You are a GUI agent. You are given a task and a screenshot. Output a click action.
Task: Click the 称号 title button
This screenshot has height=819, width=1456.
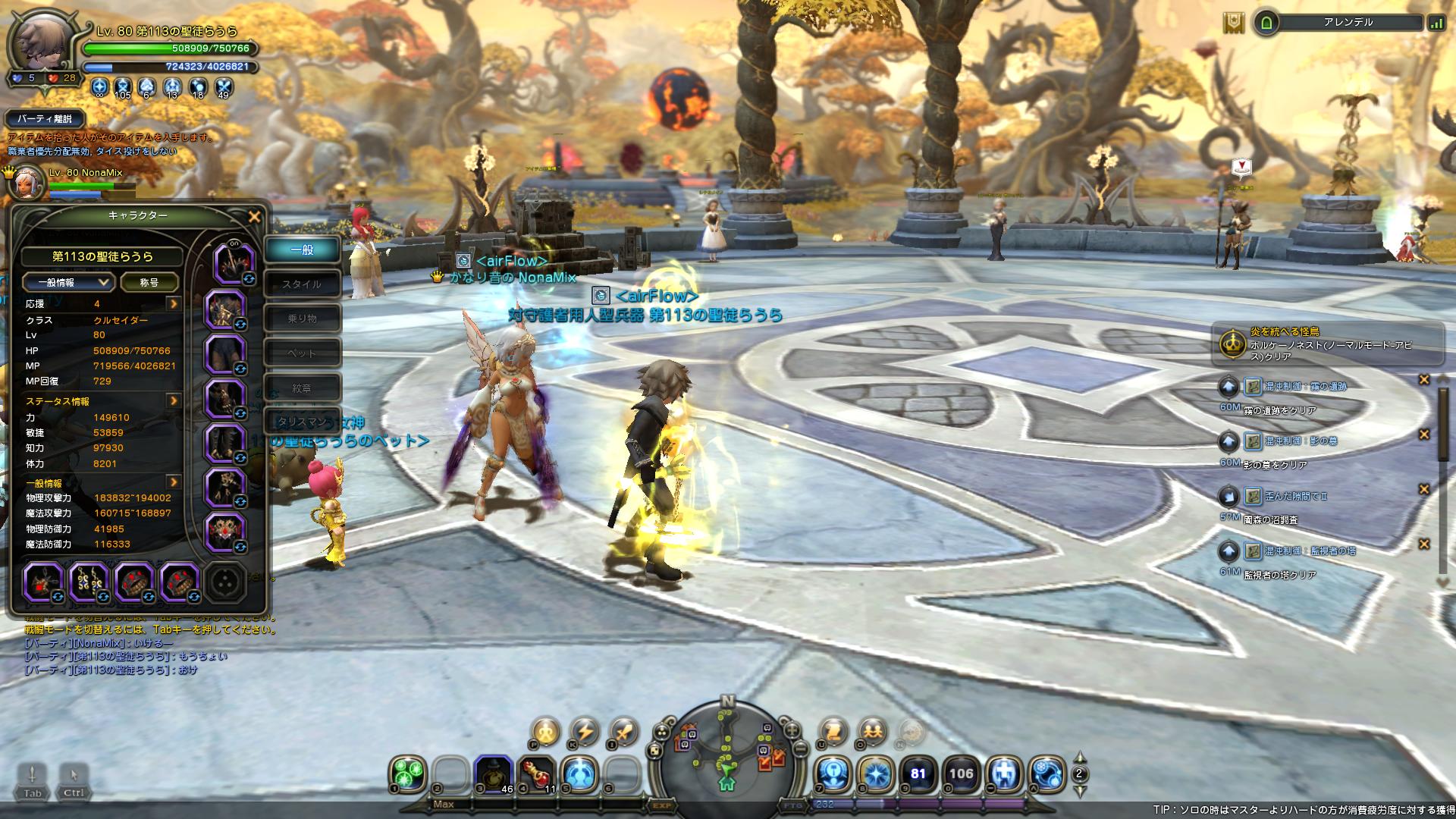pyautogui.click(x=149, y=282)
